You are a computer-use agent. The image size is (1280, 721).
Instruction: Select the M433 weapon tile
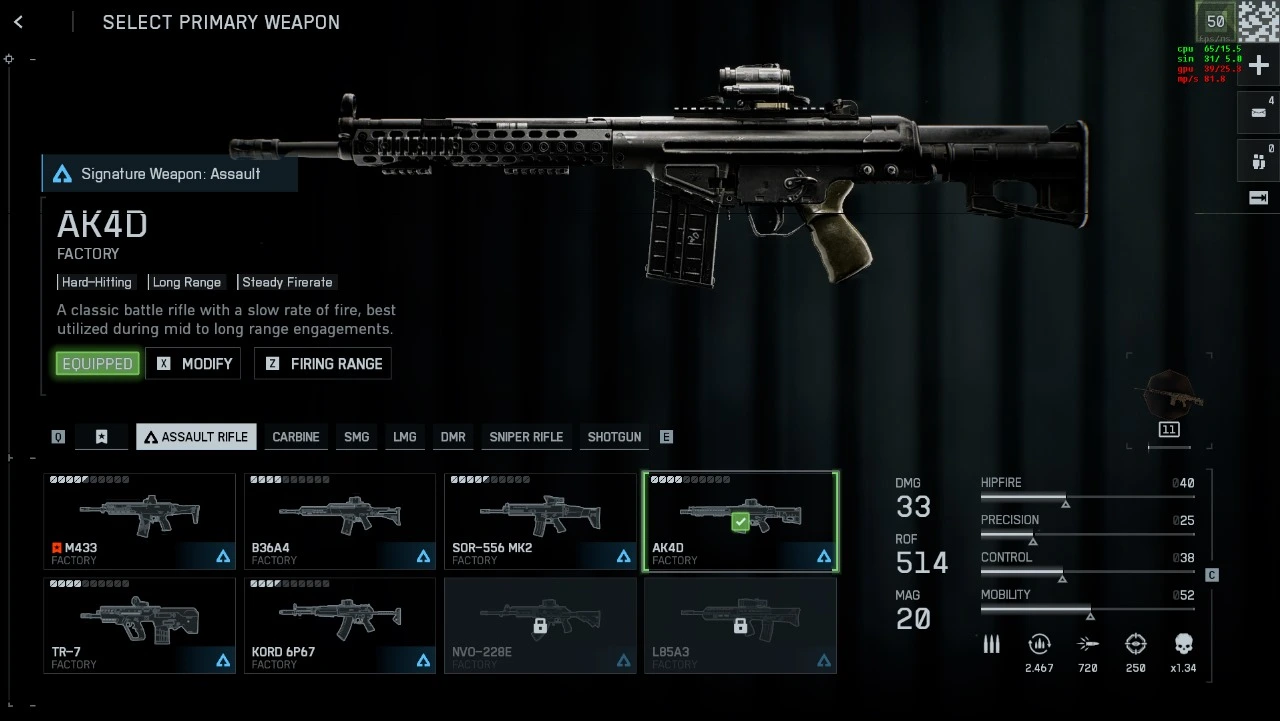click(139, 521)
